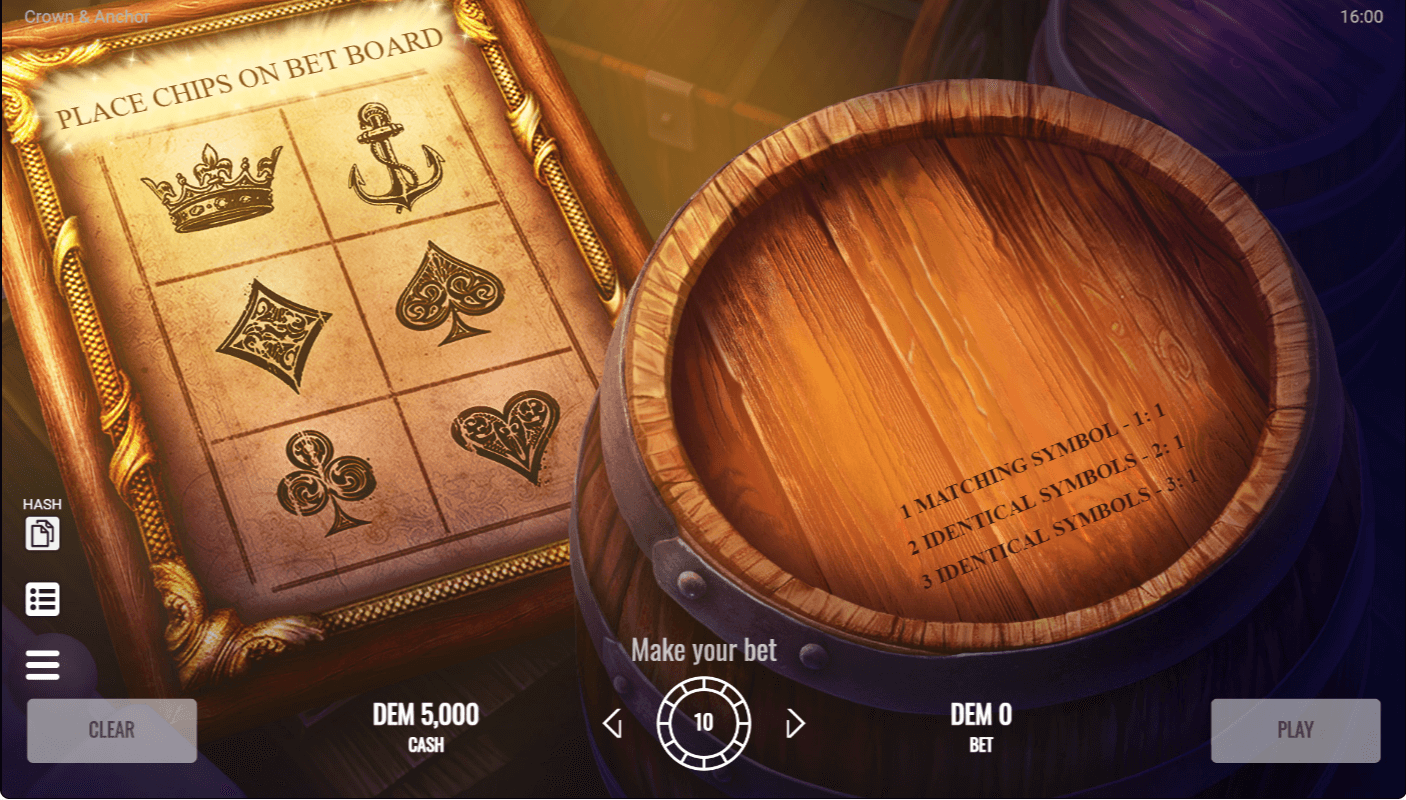Click the Make your bet label
The width and height of the screenshot is (1406, 800).
705,650
